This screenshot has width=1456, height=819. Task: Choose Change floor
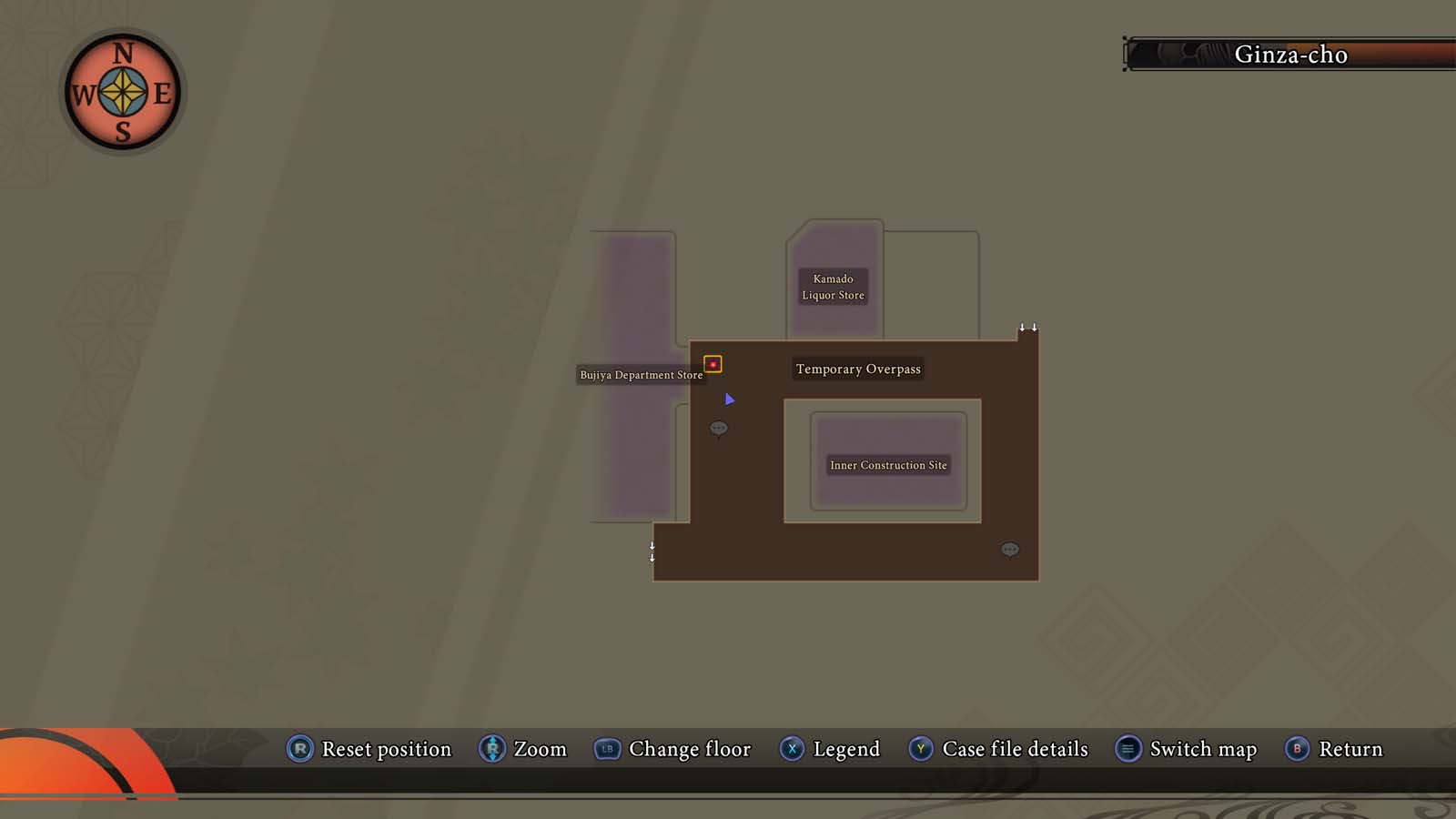(689, 749)
